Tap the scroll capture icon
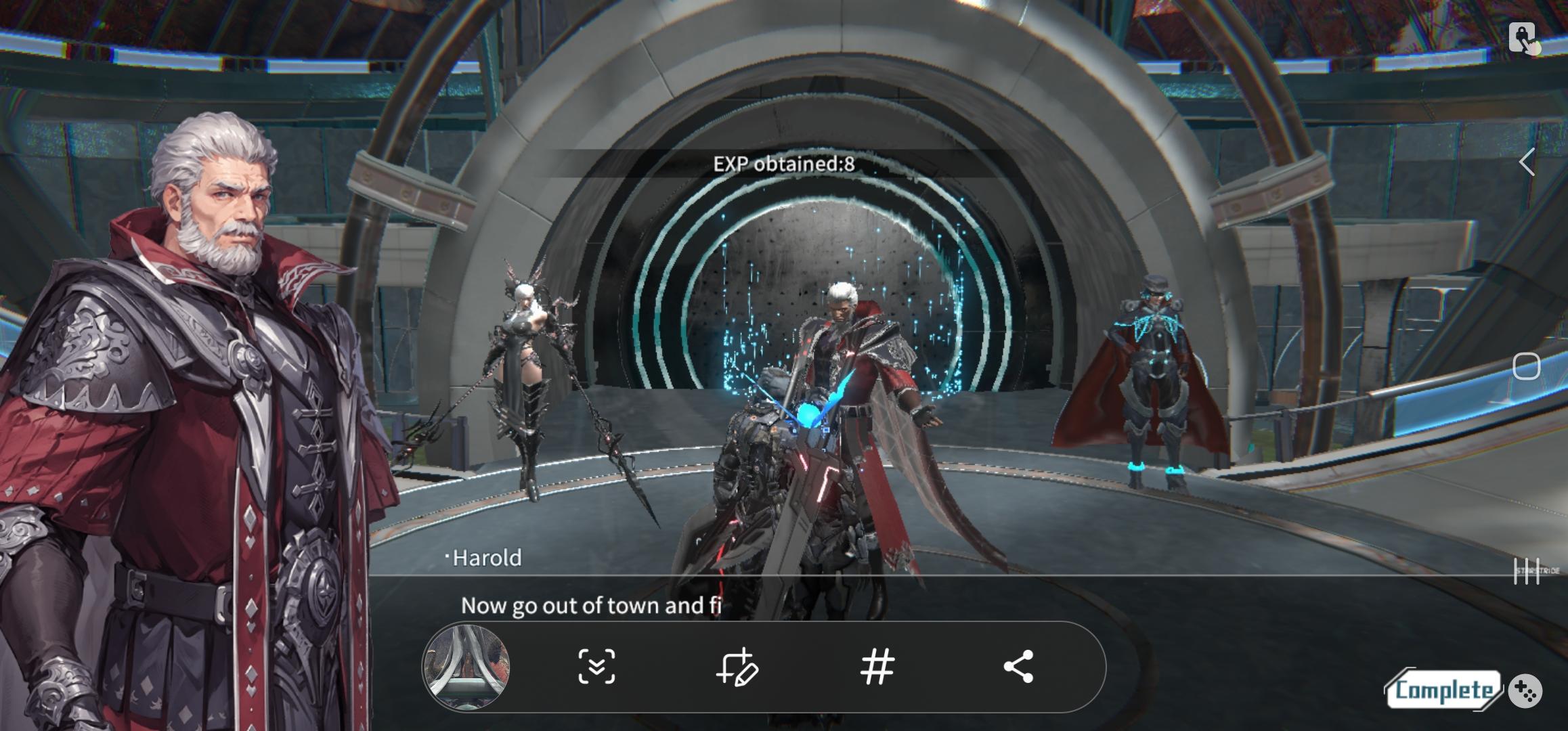1568x731 pixels. tap(596, 667)
